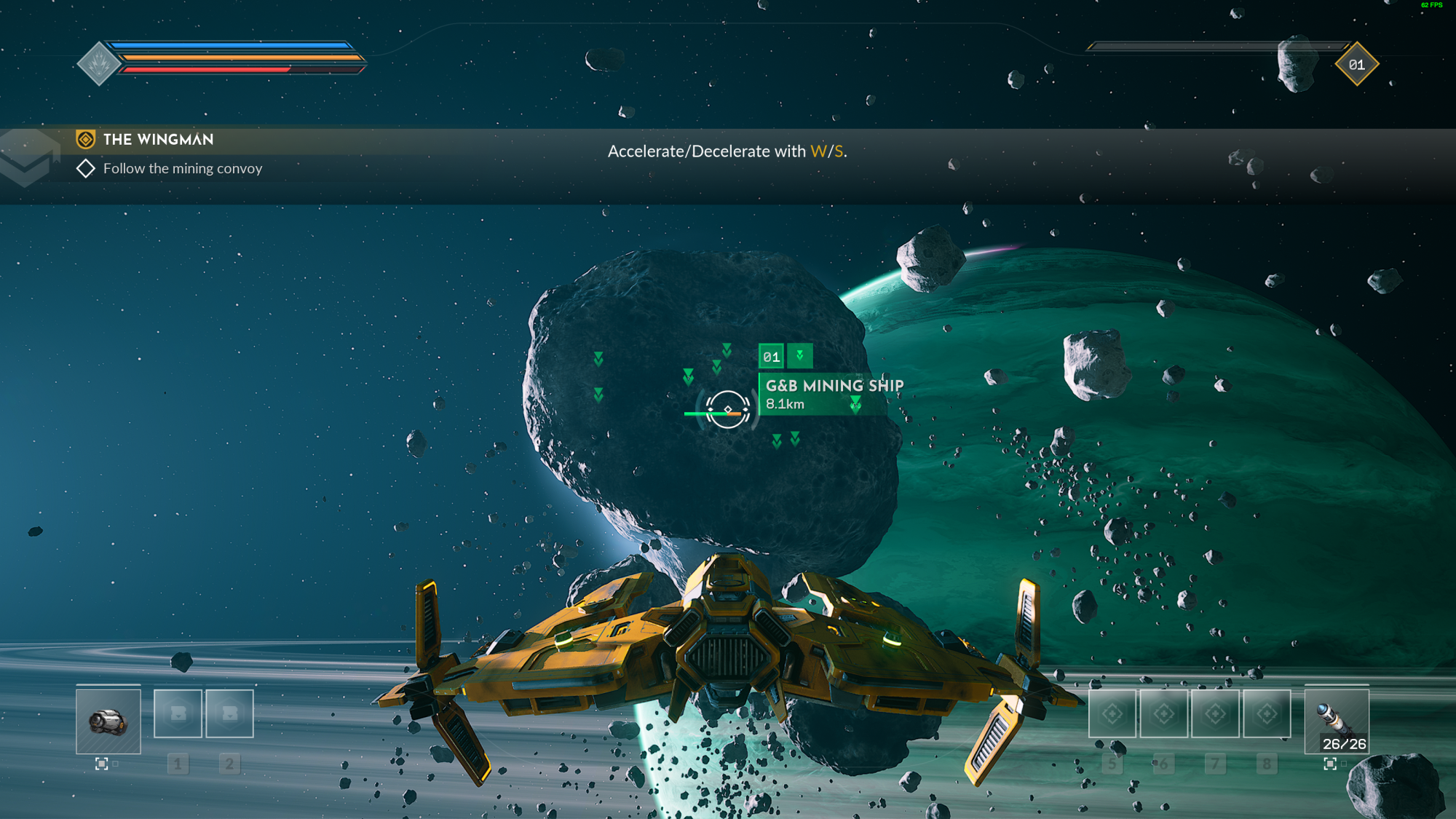Screen dimensions: 1456x819
Task: Select the missile slot showing 26/26
Action: [1337, 721]
